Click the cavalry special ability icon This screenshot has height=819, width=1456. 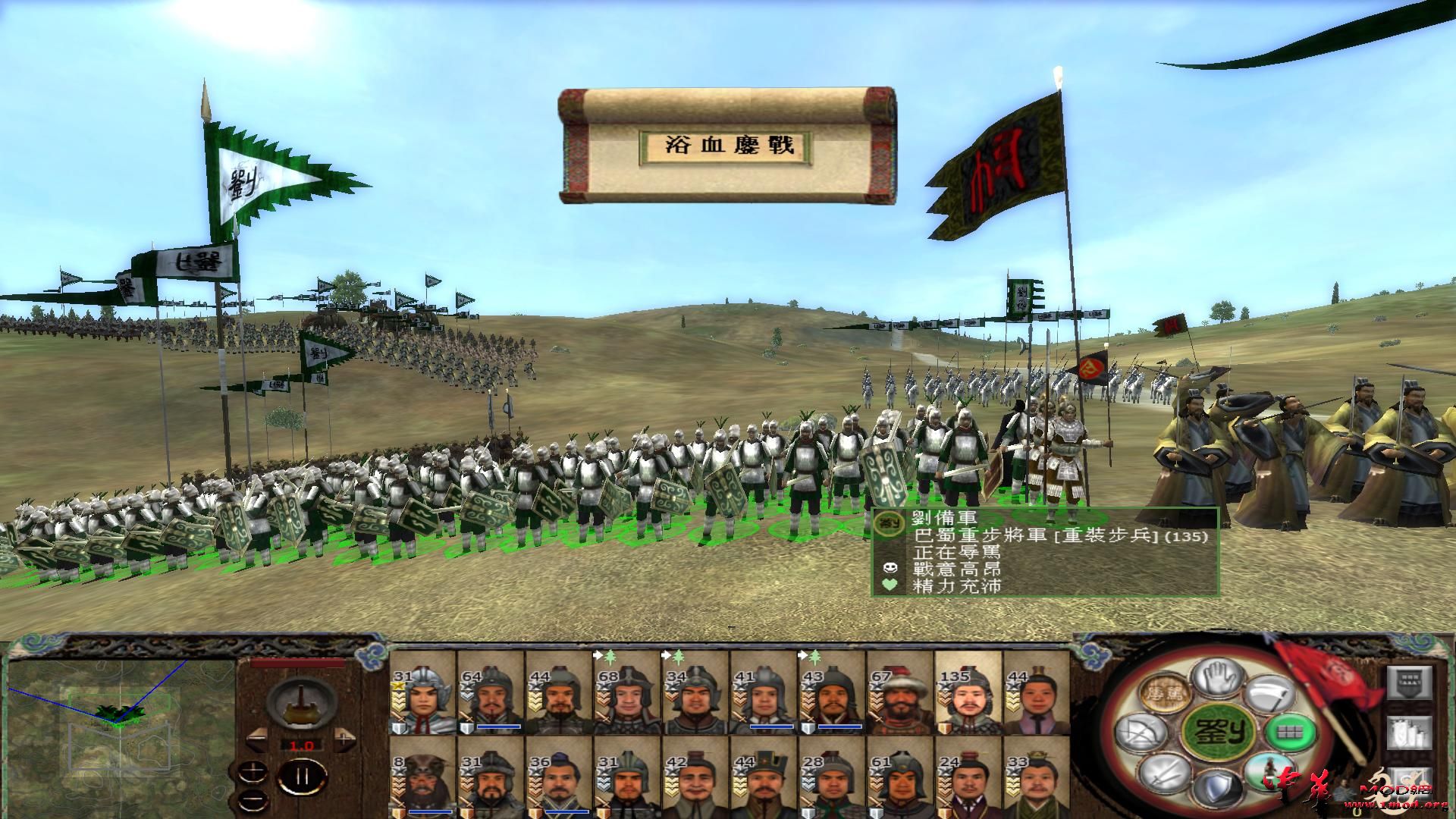pyautogui.click(x=1268, y=773)
